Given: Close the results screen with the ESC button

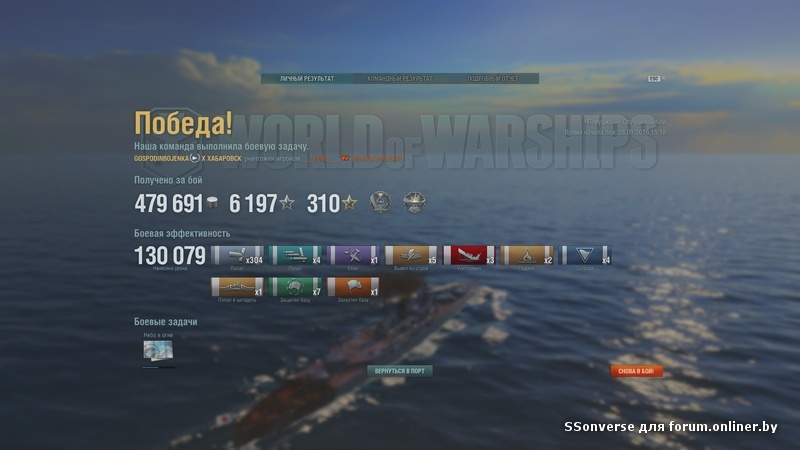Looking at the screenshot, I should tap(654, 78).
